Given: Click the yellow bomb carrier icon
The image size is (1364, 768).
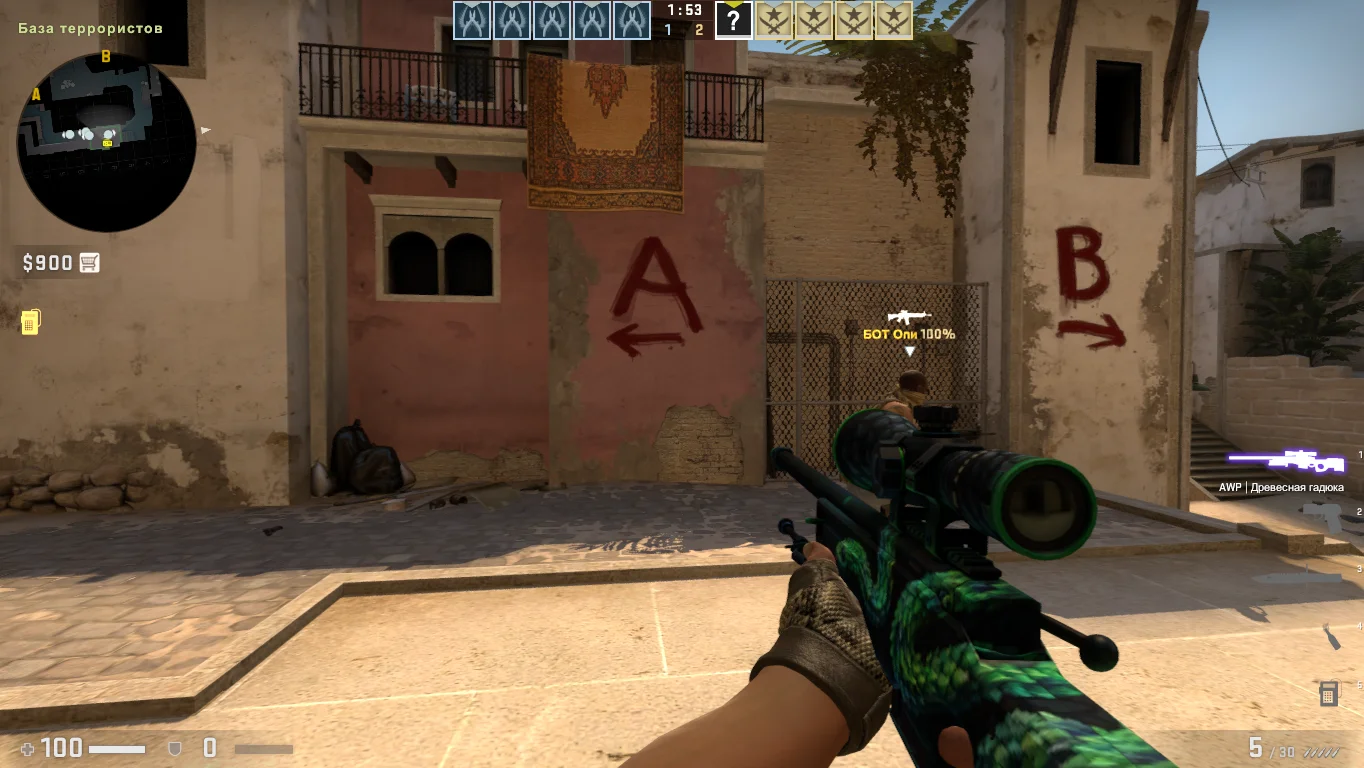Looking at the screenshot, I should pyautogui.click(x=30, y=322).
